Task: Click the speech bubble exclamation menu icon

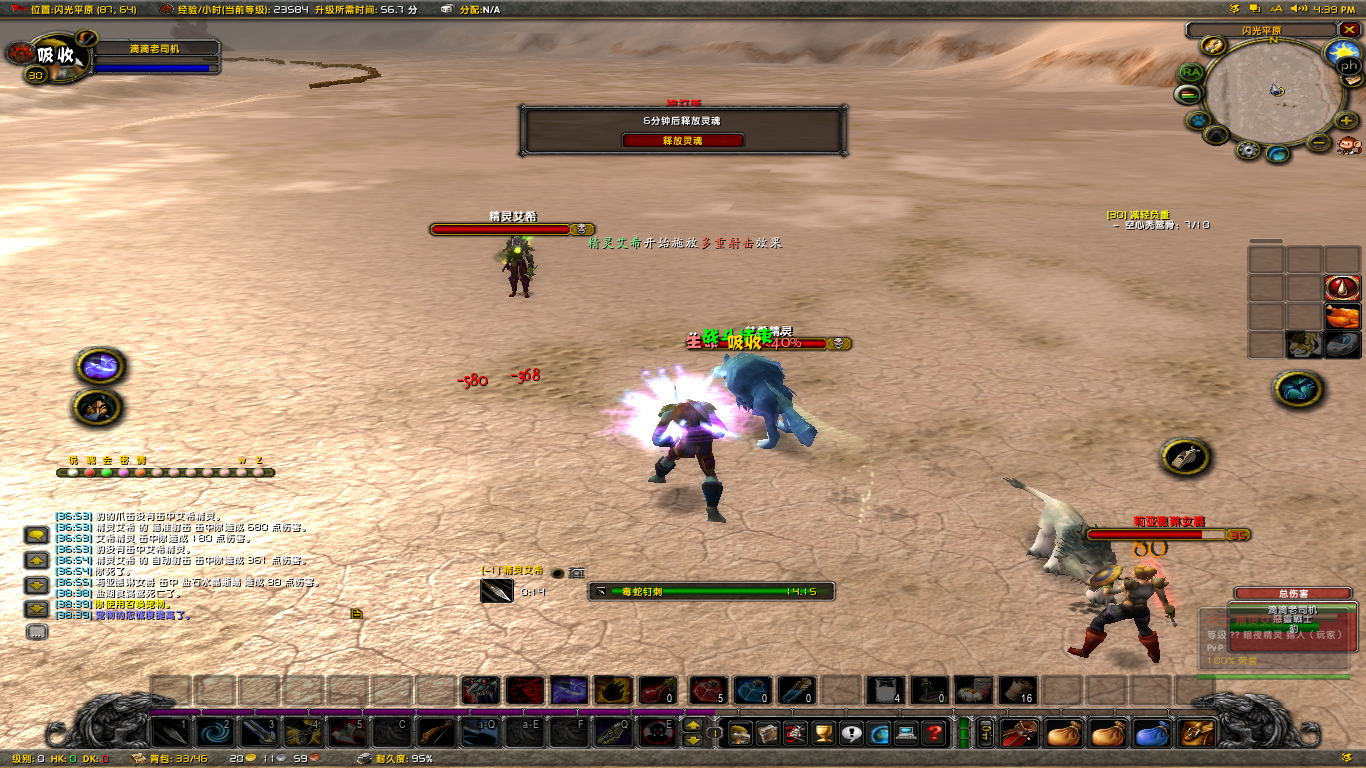Action: tap(851, 733)
